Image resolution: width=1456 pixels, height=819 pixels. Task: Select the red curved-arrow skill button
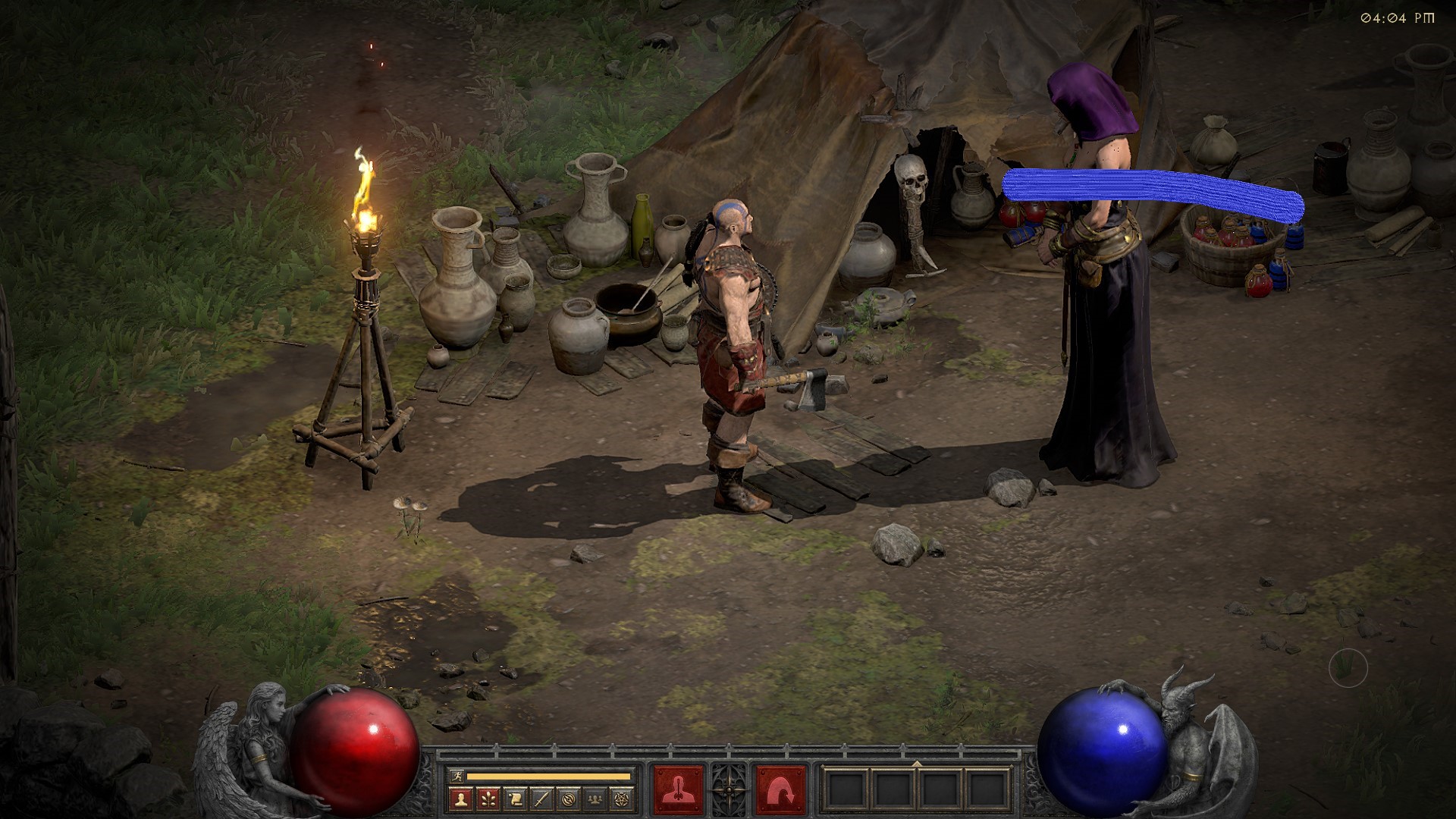click(x=780, y=790)
